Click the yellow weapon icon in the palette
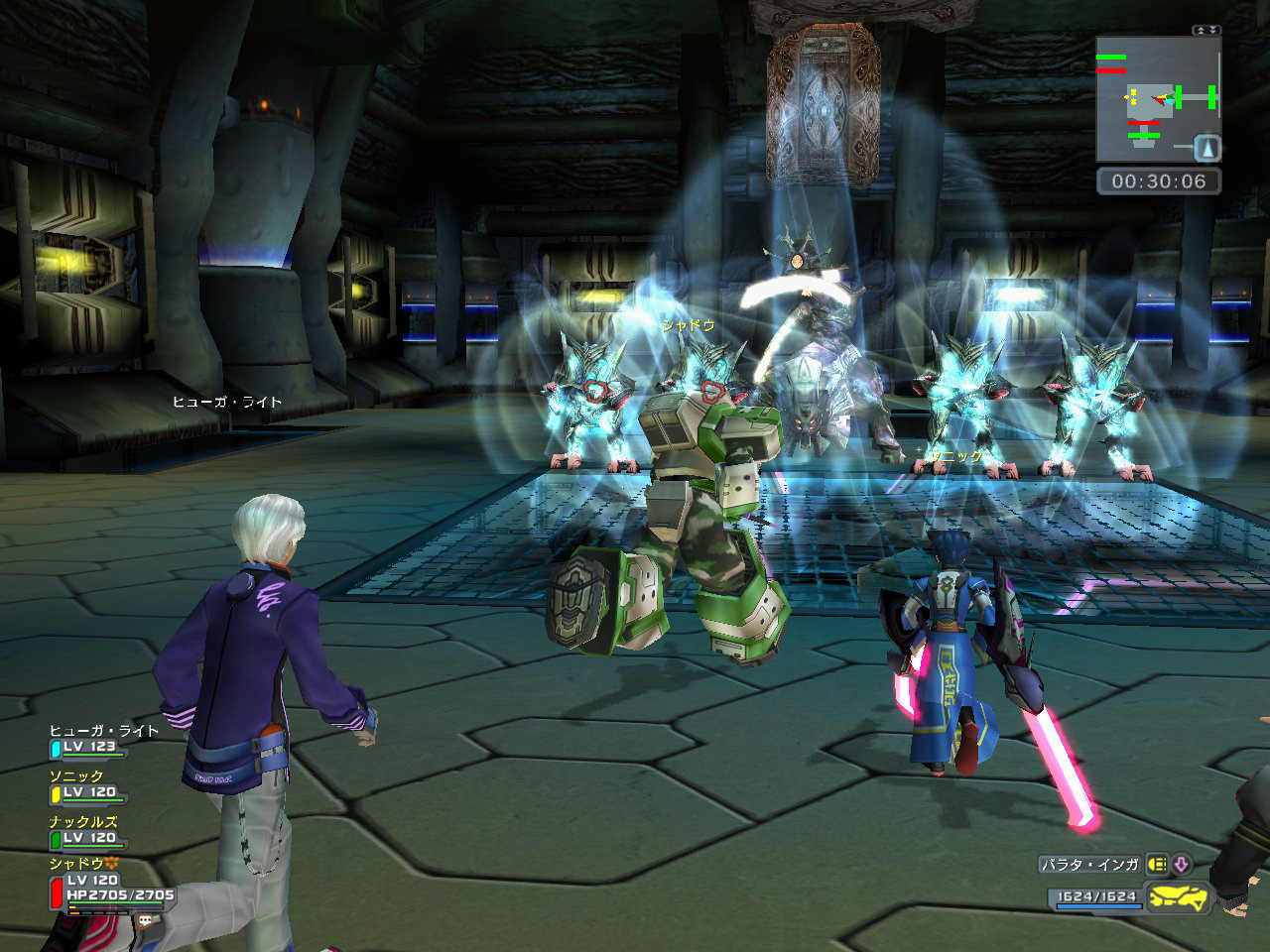The image size is (1270, 952). click(x=1181, y=897)
